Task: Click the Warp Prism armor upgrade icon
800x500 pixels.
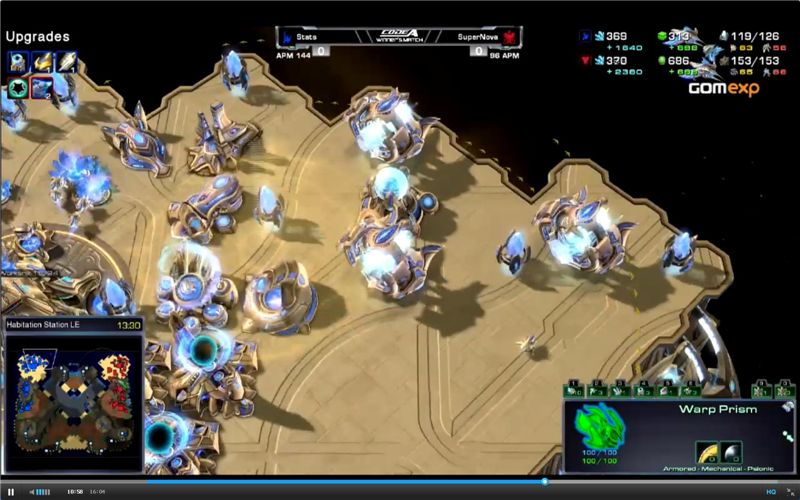Action: click(x=708, y=452)
